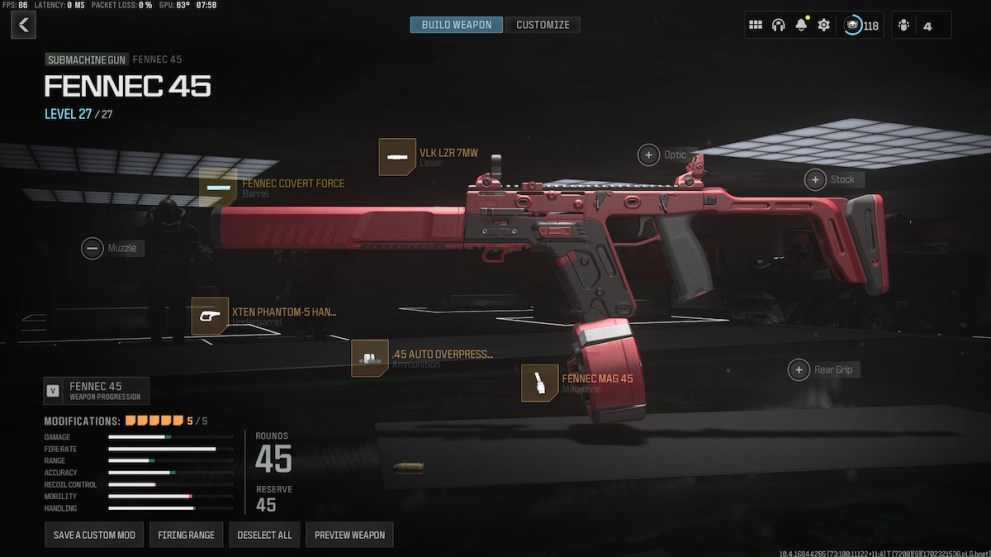
Task: Open the grid menu icon
Action: click(x=756, y=25)
